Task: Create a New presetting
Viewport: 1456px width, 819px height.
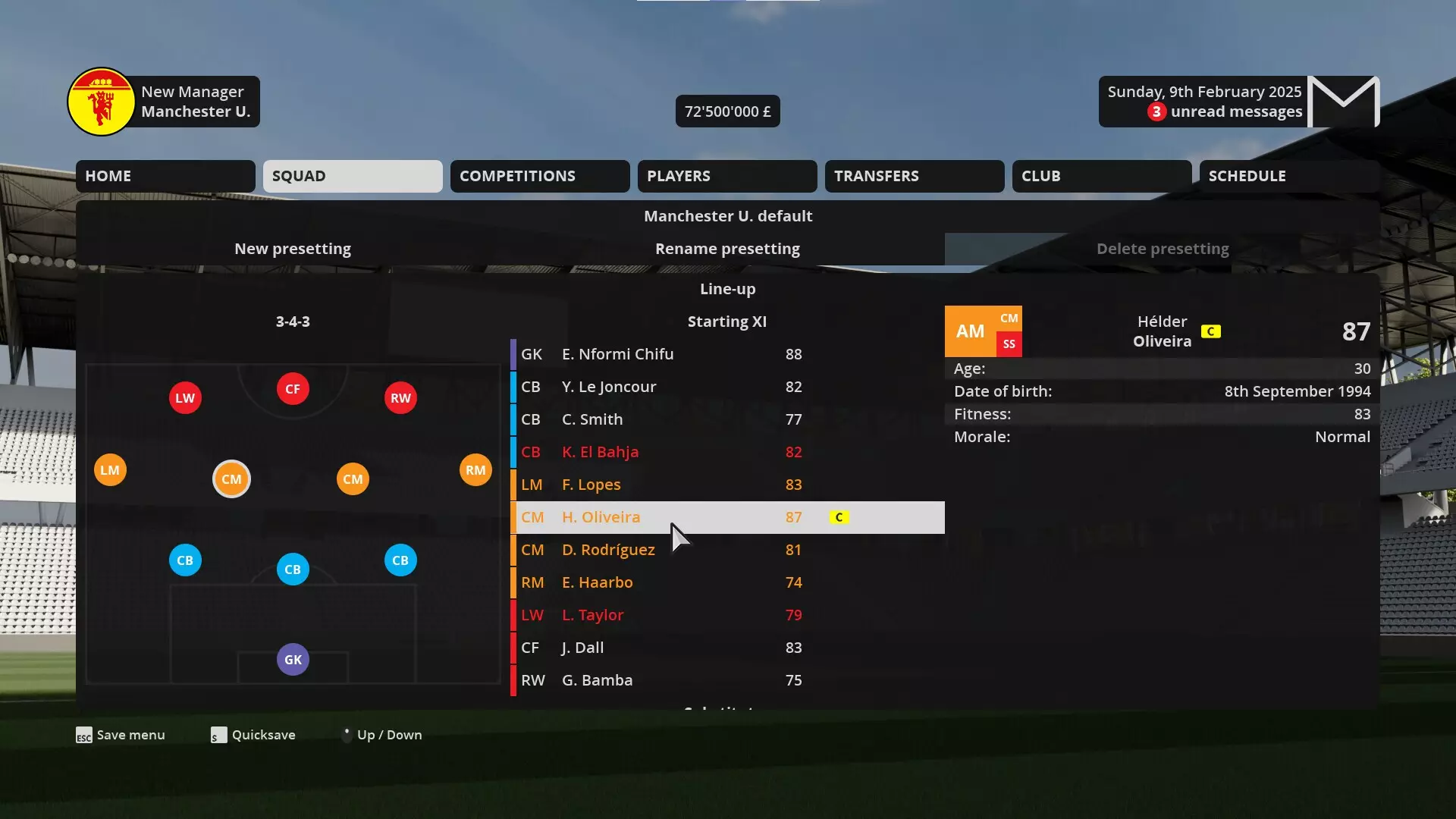Action: click(293, 248)
